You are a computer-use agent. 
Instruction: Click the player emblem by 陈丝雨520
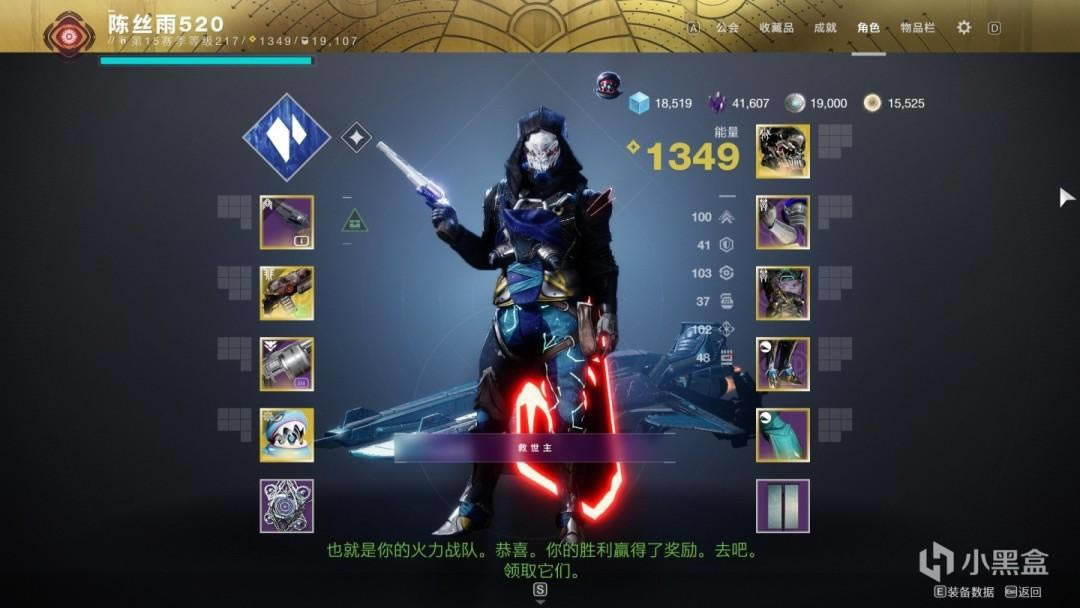tap(70, 32)
